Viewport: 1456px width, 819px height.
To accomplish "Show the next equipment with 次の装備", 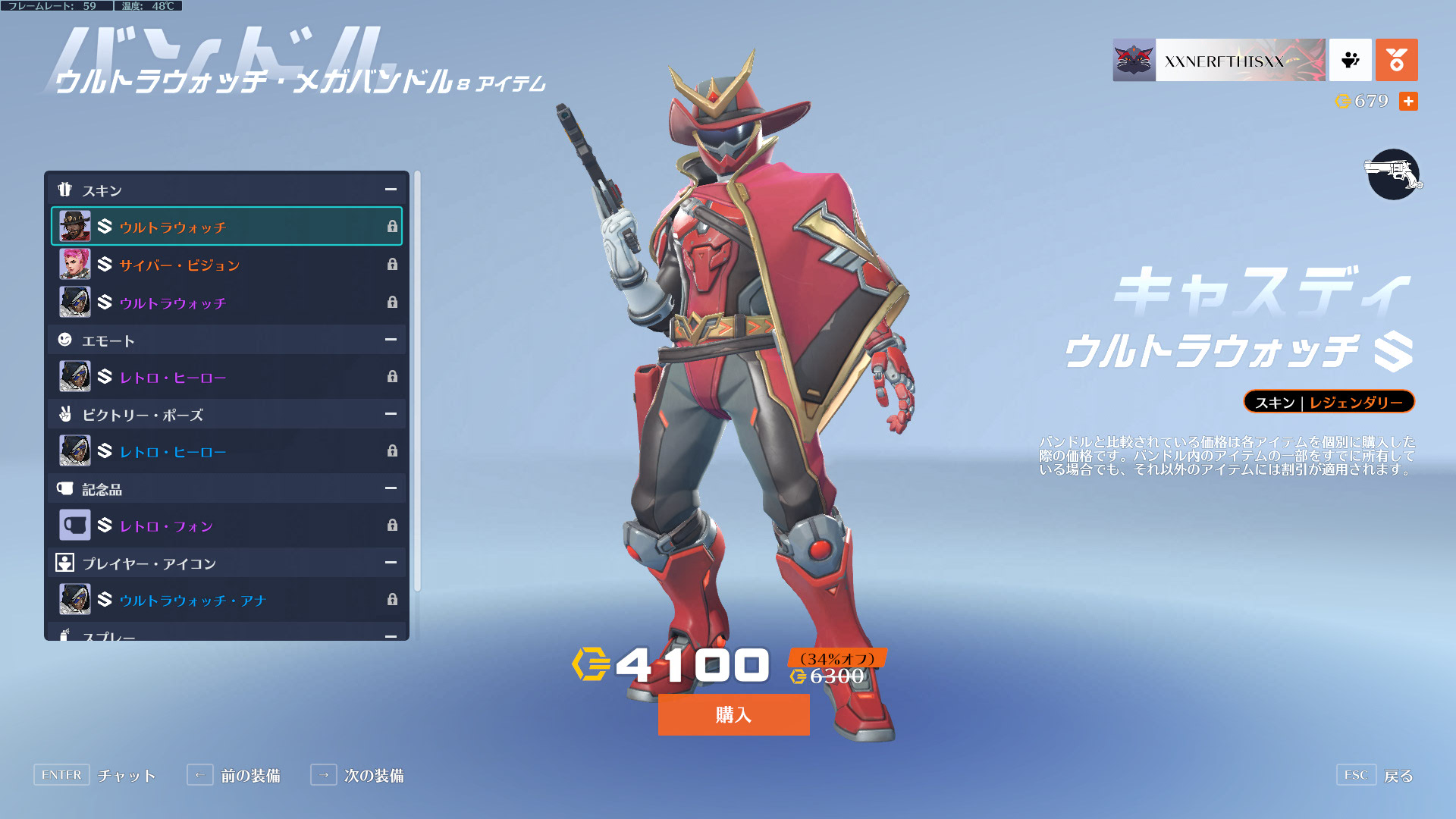I will coord(357,775).
